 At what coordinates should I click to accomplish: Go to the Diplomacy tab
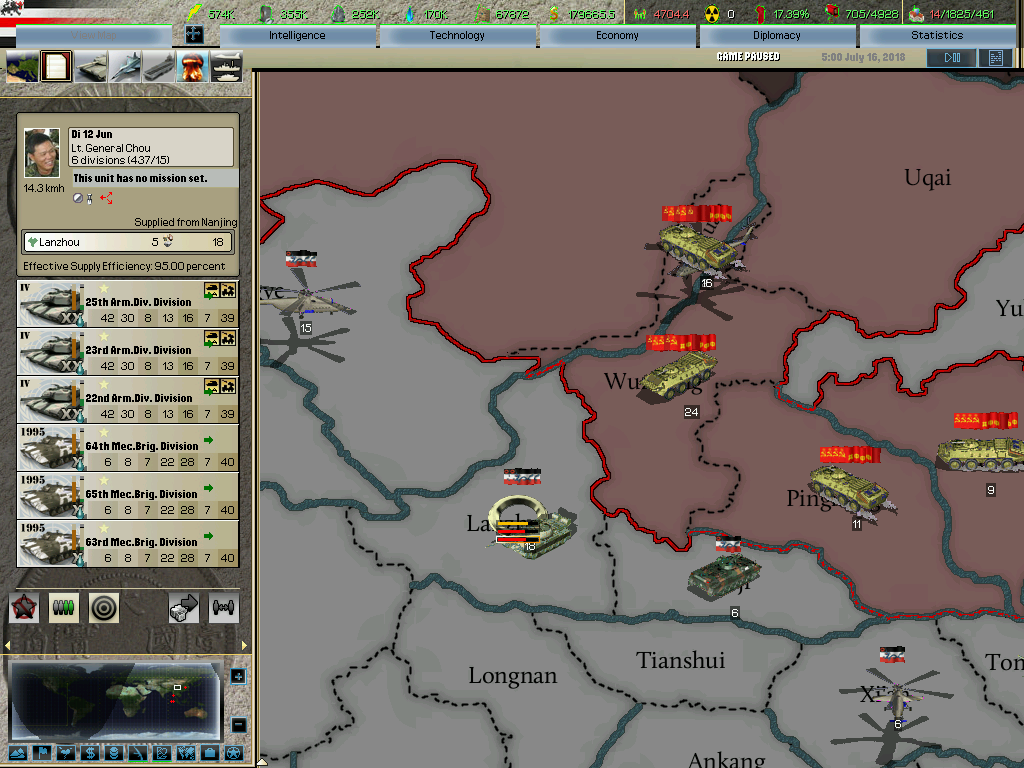coord(777,35)
